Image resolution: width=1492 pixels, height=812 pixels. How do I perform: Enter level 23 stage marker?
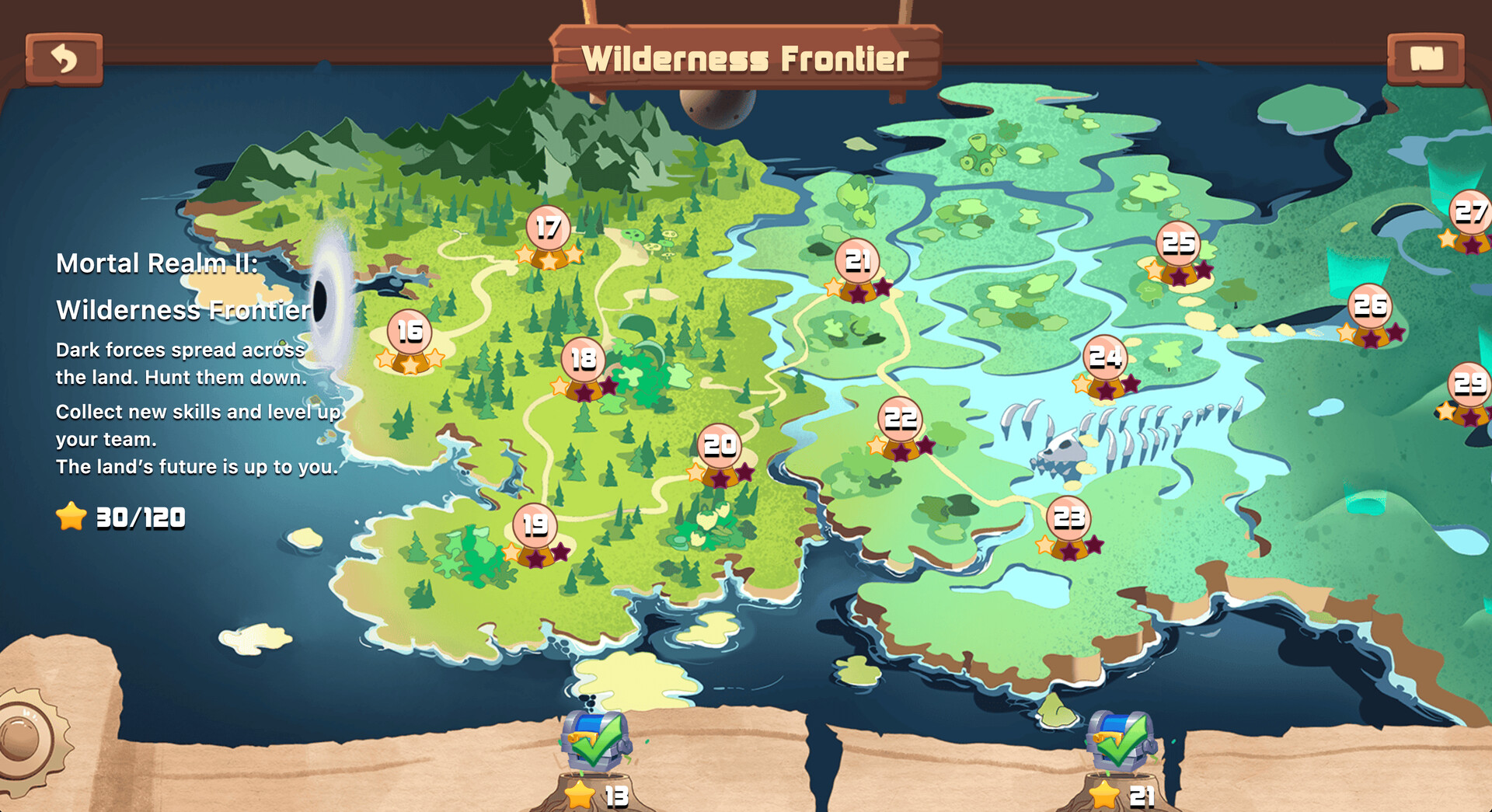tap(1068, 518)
